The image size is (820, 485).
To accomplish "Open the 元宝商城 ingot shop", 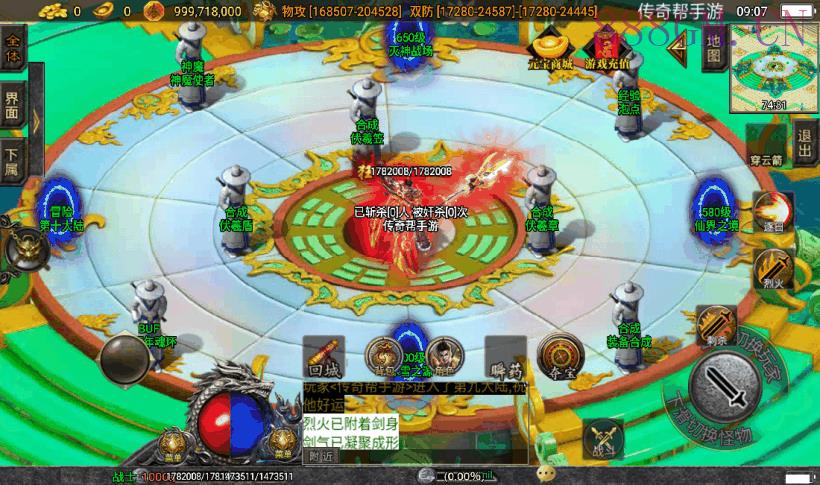I will point(550,47).
